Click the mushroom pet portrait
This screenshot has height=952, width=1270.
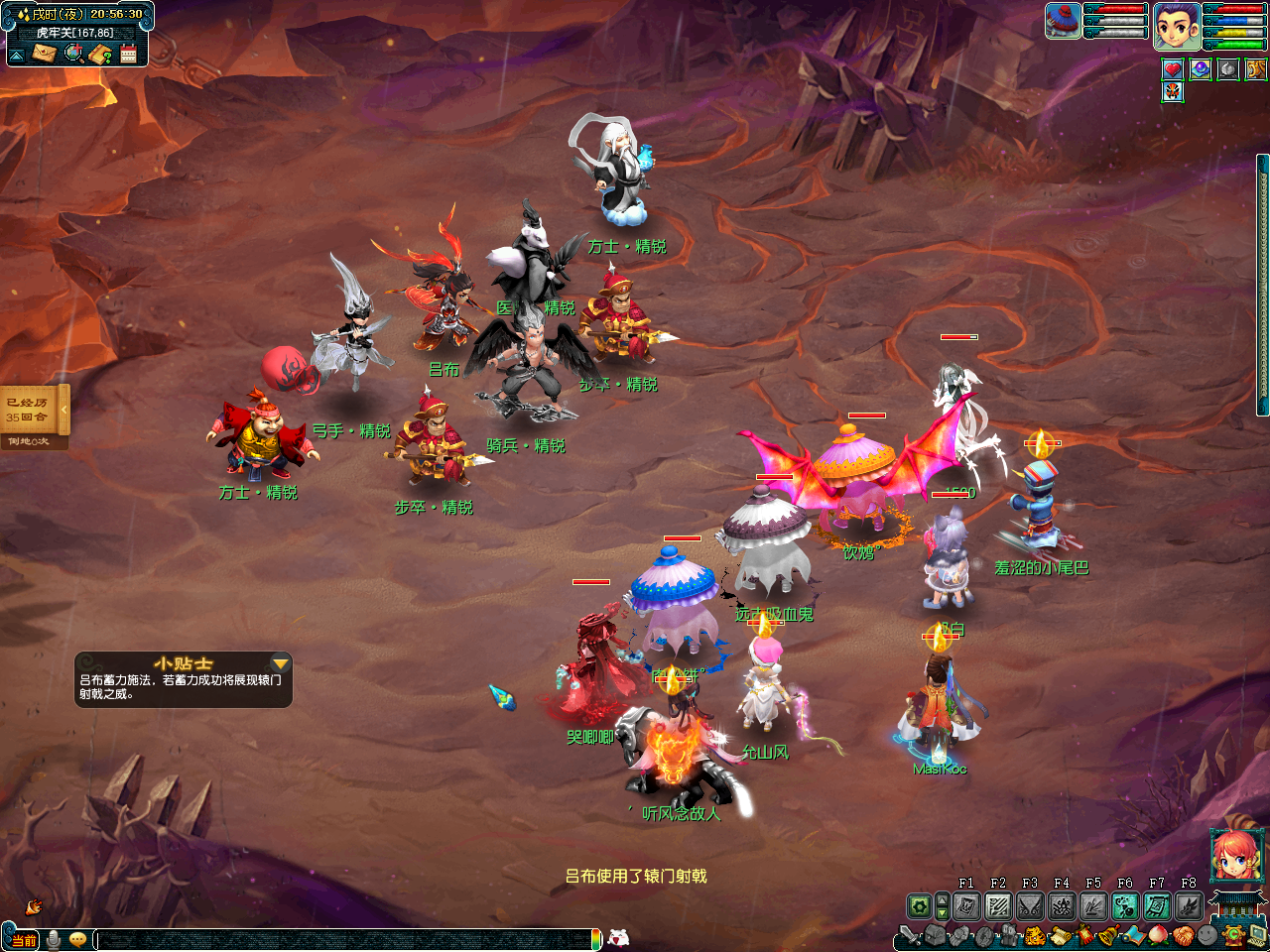click(1063, 22)
